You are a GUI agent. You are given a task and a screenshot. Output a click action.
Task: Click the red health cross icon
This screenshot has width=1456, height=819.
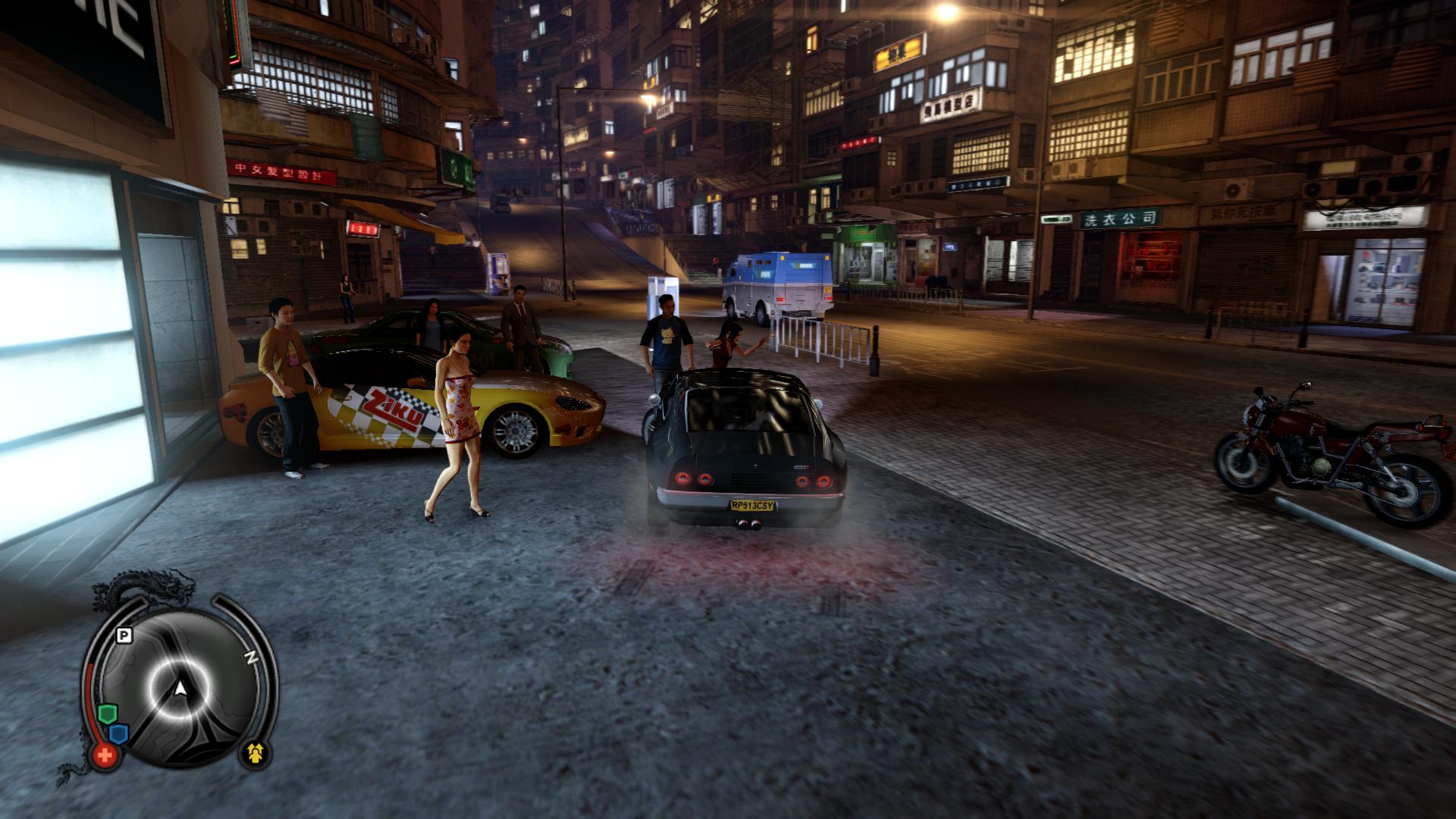click(x=105, y=755)
